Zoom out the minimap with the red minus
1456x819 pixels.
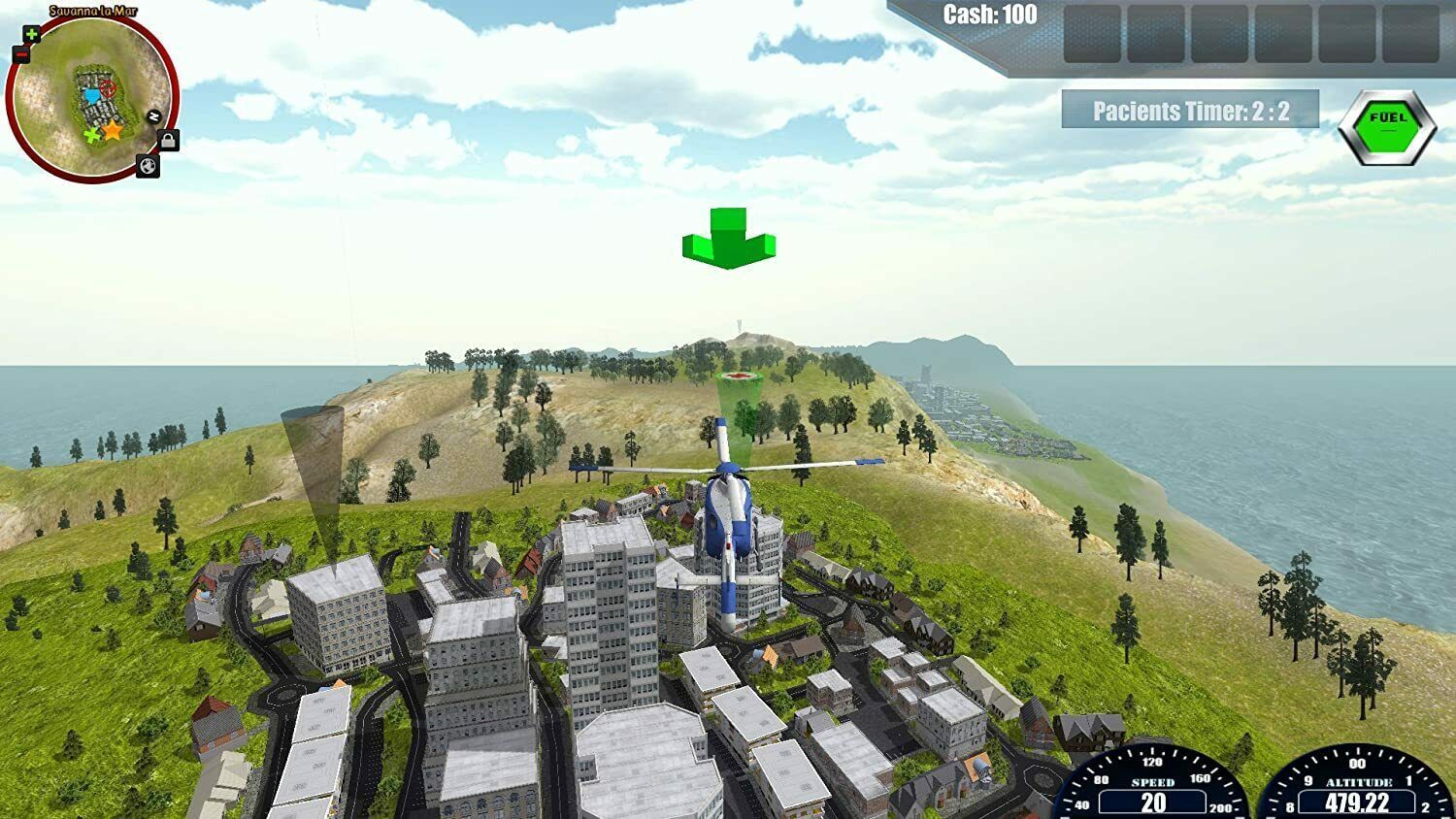[20, 54]
